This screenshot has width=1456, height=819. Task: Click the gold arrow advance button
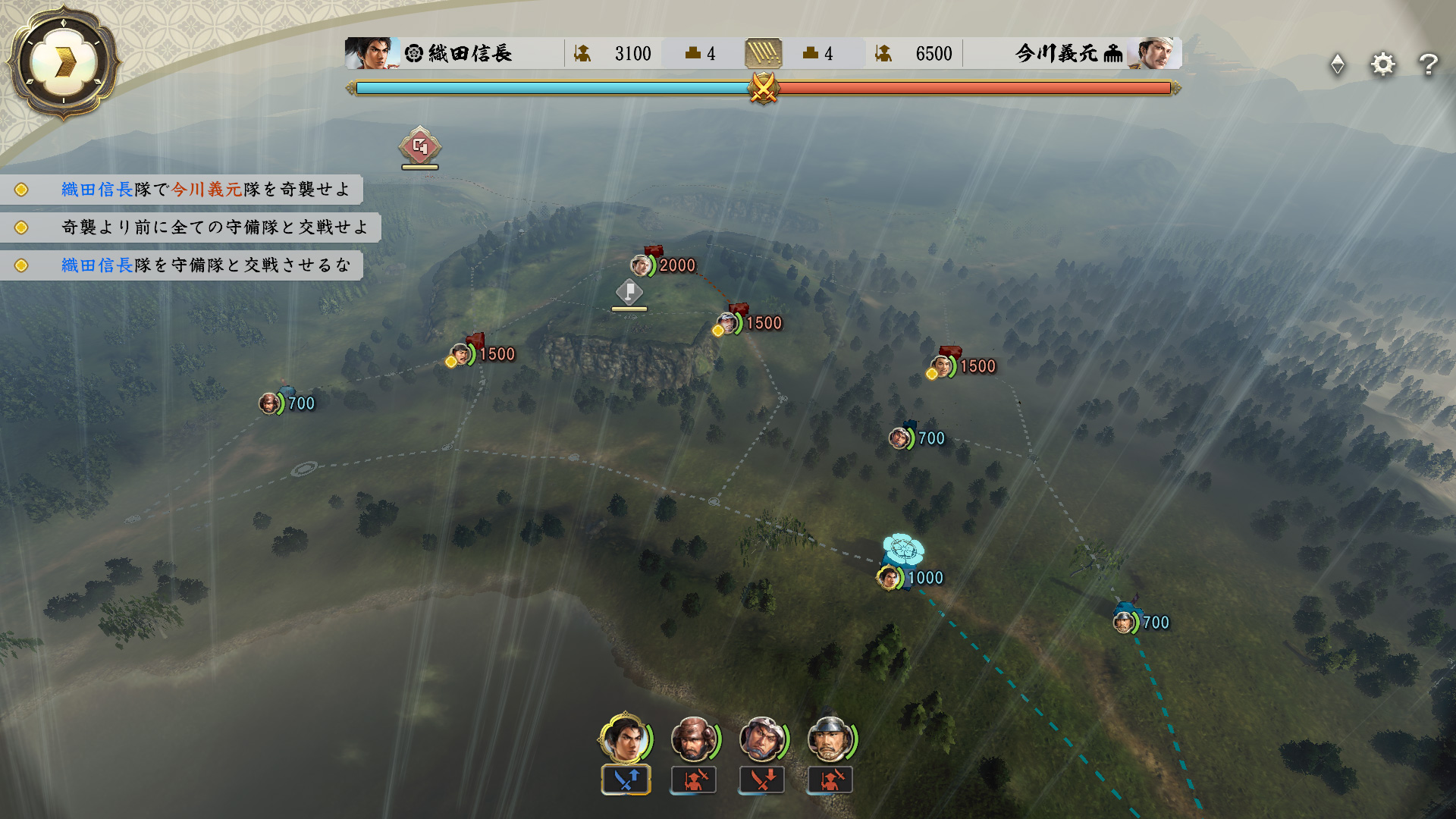[64, 62]
